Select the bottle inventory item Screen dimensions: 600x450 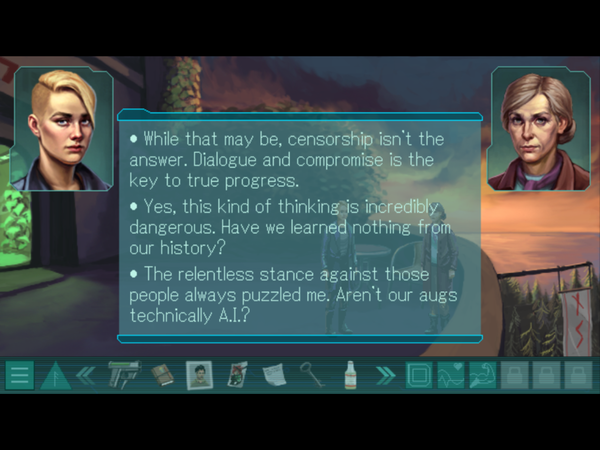tap(349, 376)
